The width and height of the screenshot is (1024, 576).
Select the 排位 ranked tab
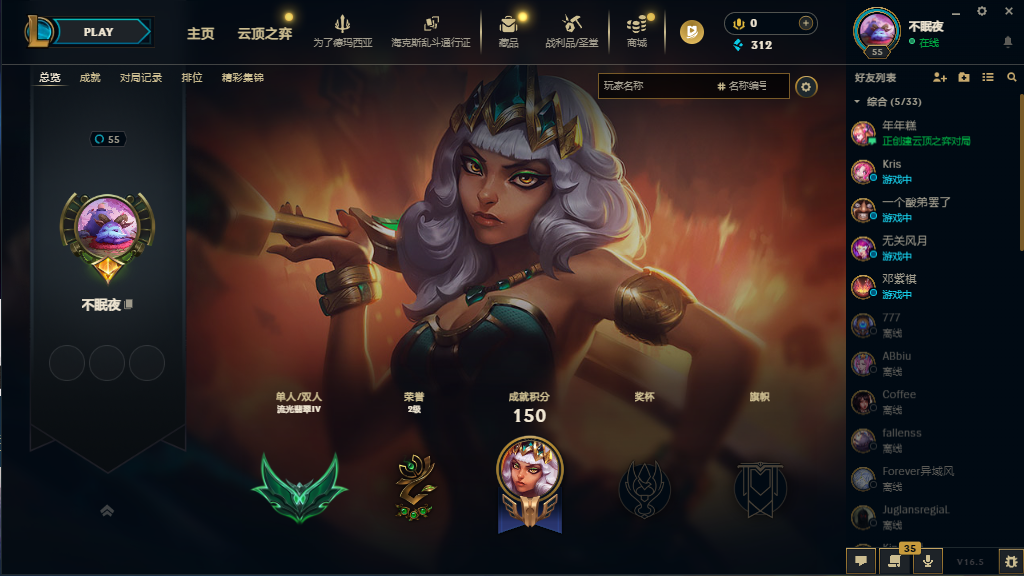tap(192, 78)
